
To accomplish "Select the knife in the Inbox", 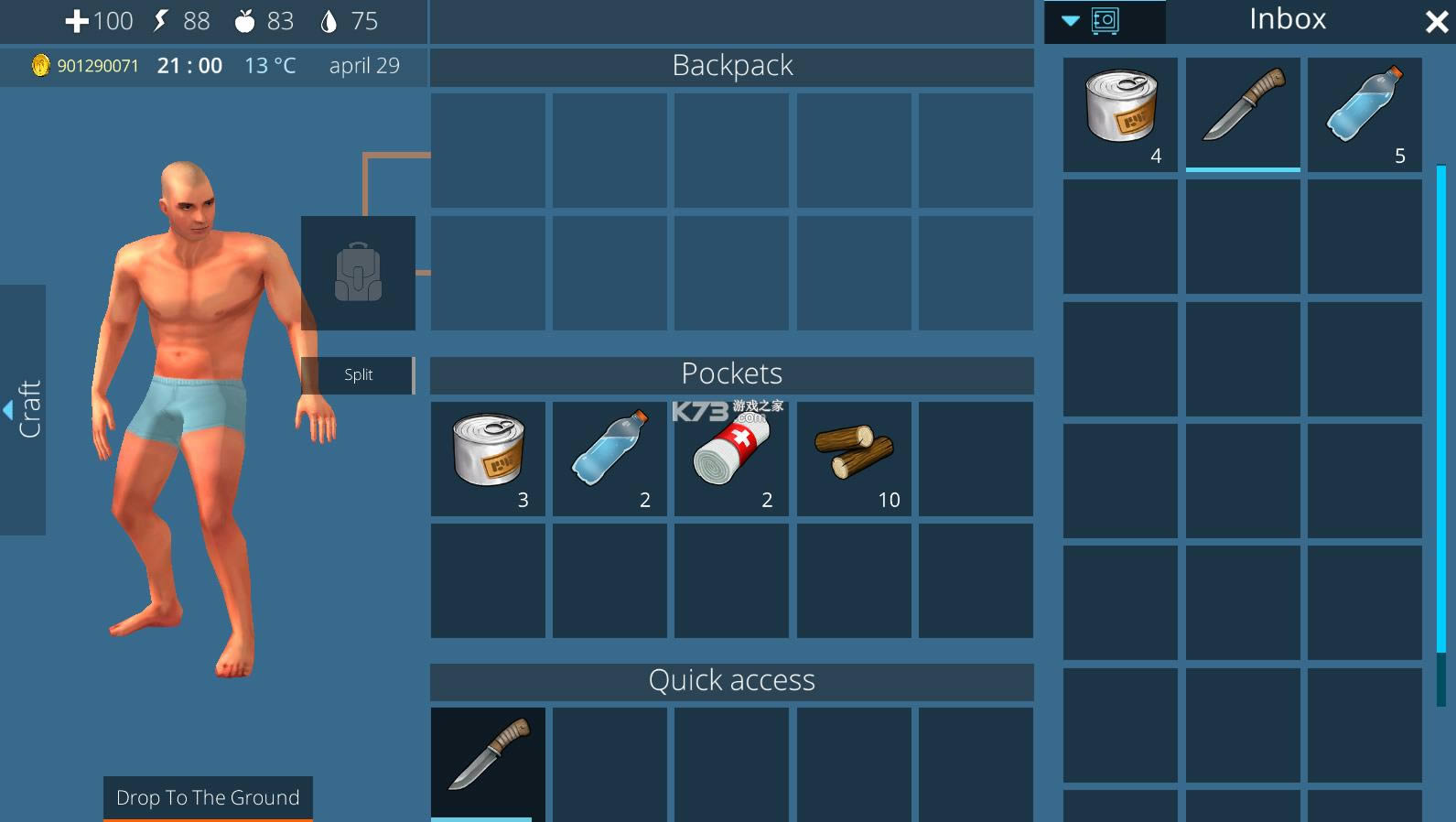I will coord(1242,110).
